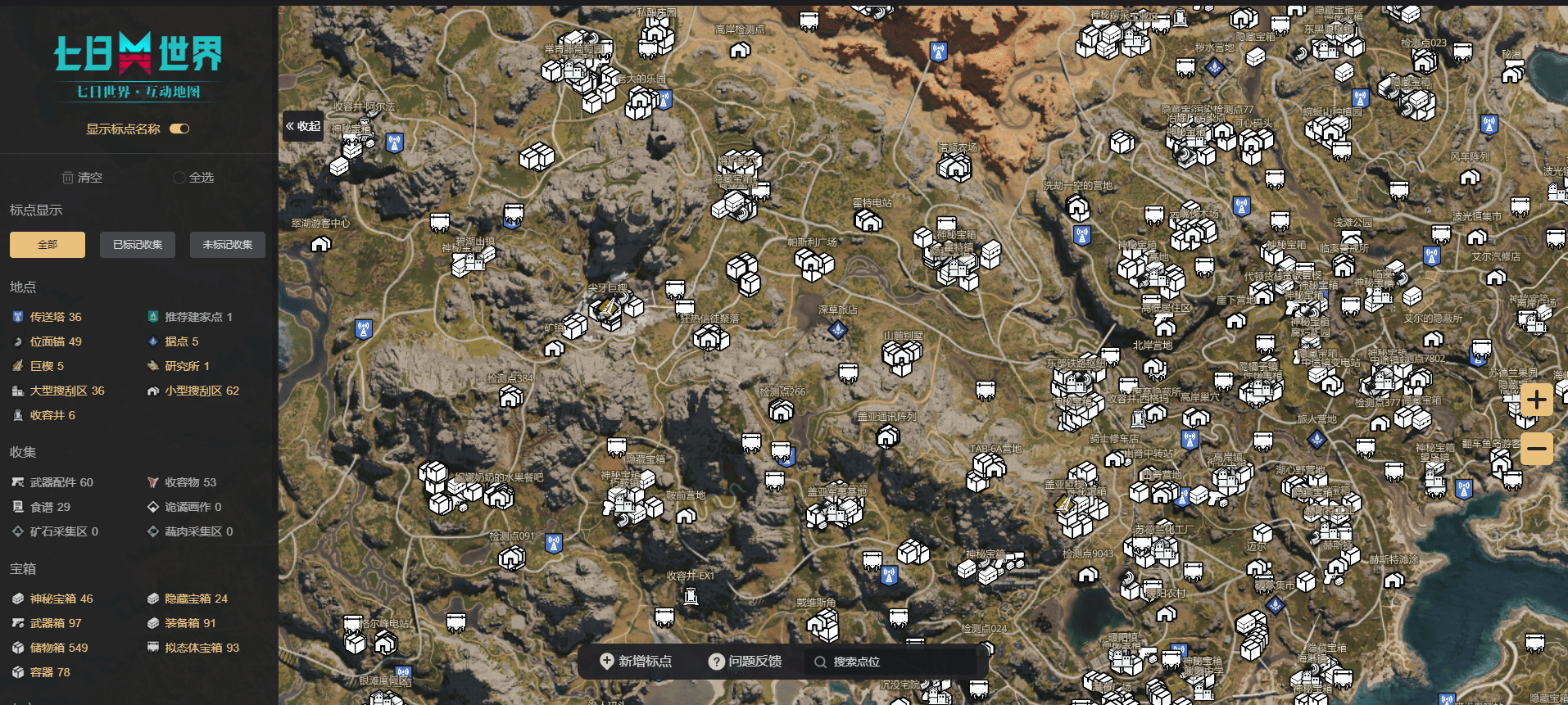
Task: Collapse the sidebar with the 收起 button
Action: point(302,126)
